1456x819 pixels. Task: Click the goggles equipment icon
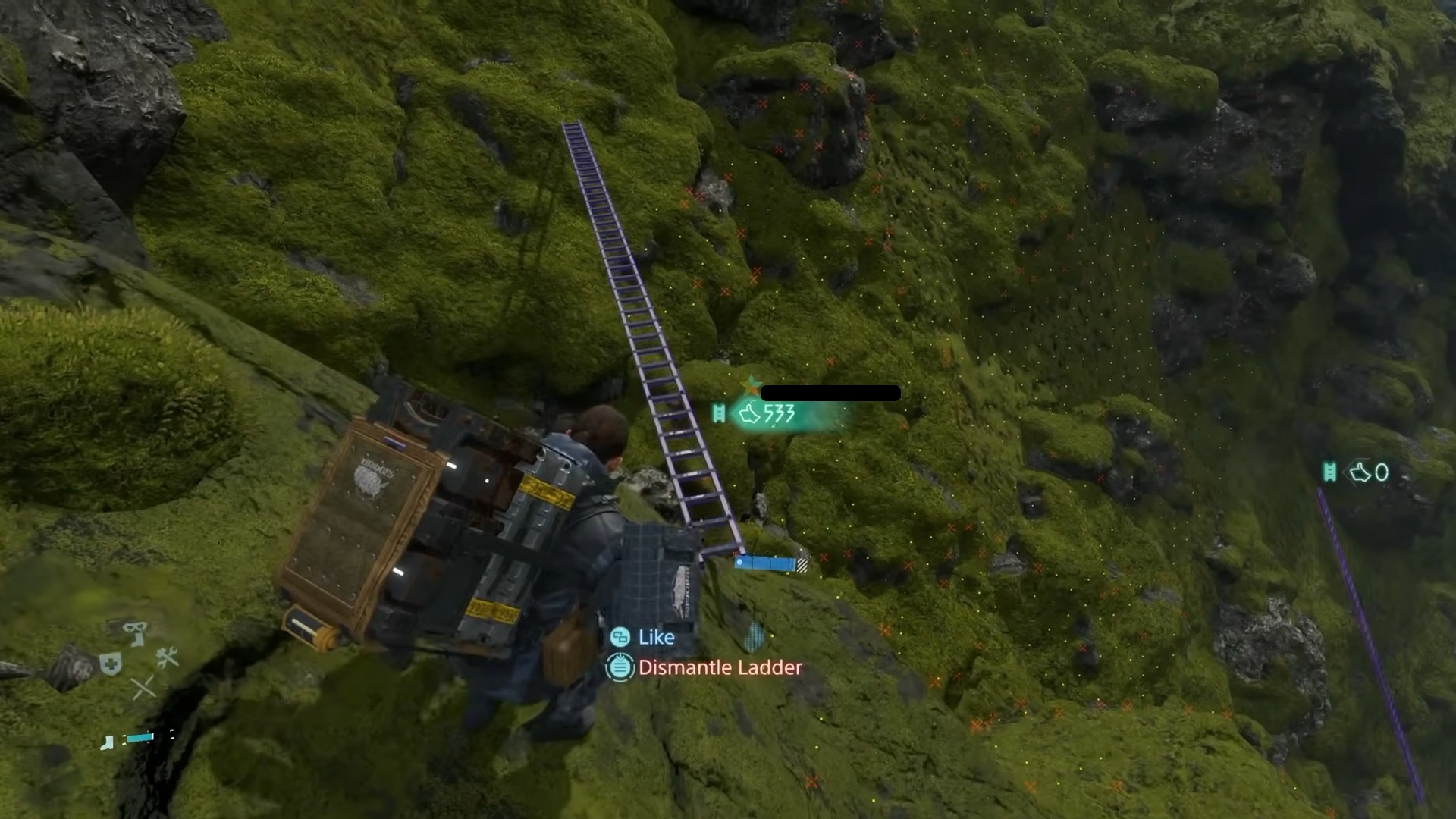(x=133, y=627)
